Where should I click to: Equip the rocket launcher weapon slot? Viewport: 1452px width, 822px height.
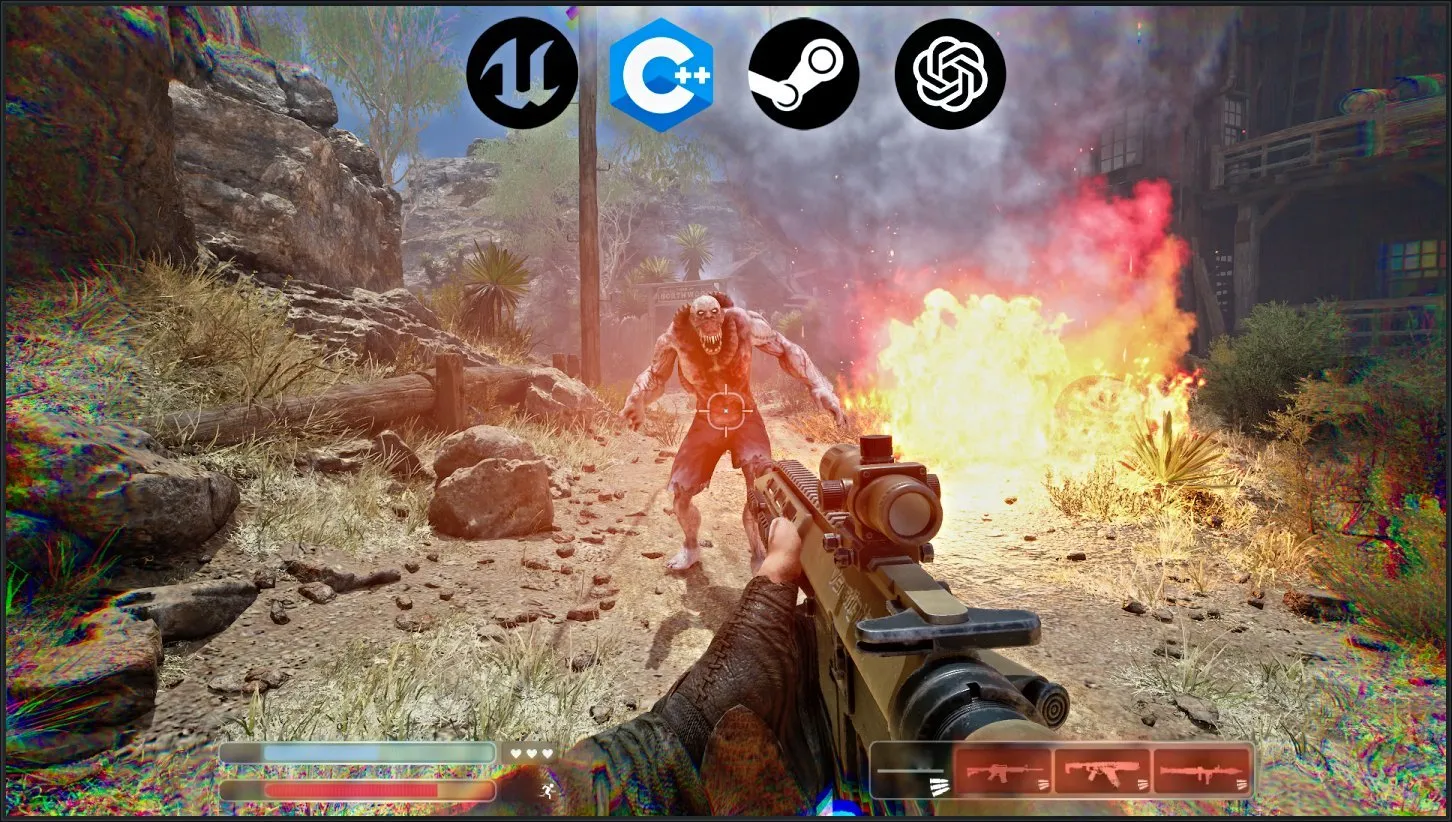1202,771
